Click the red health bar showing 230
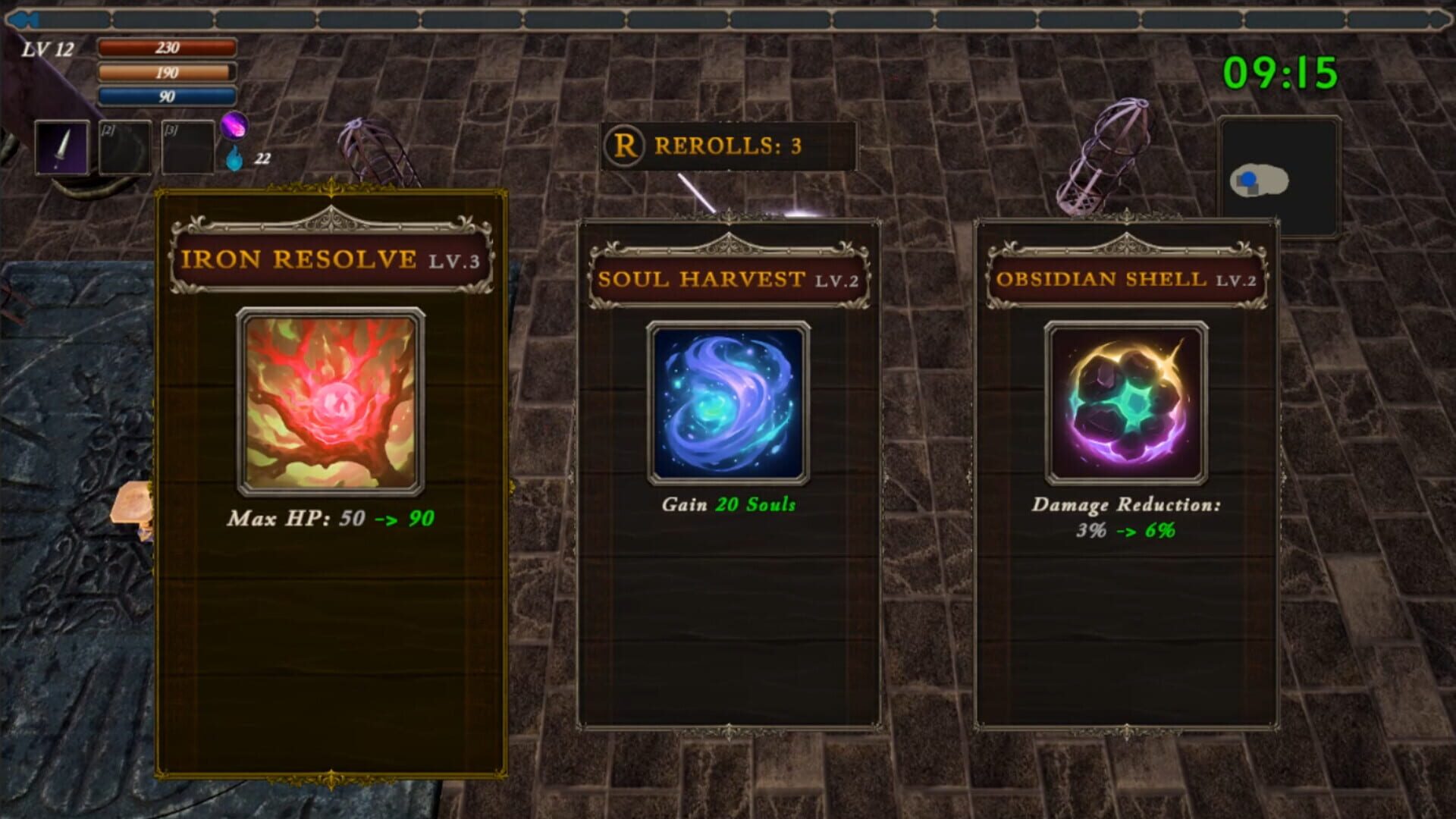Screen dimensions: 1456x819 165,47
